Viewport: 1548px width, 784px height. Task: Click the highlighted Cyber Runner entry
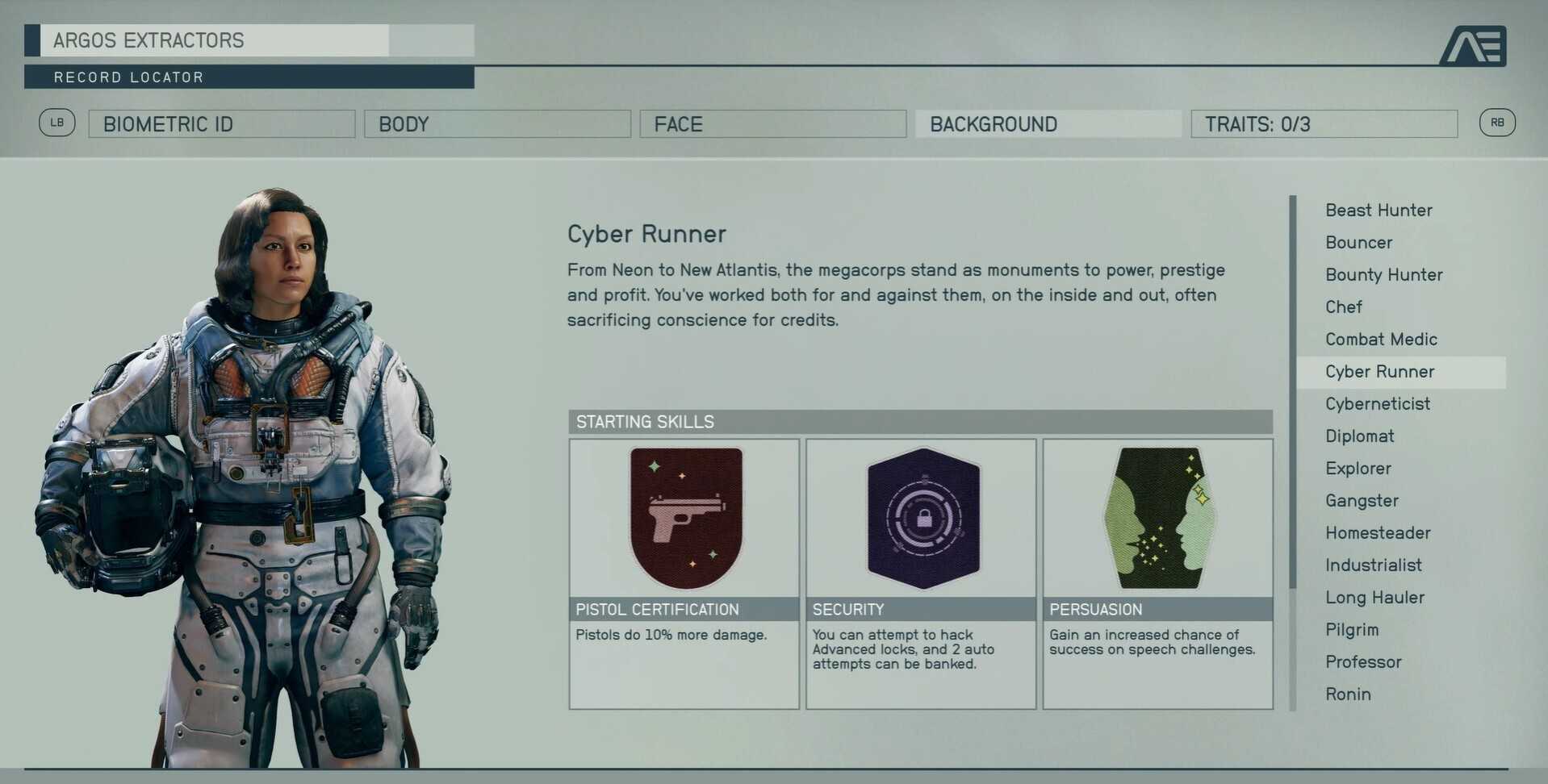point(1379,372)
